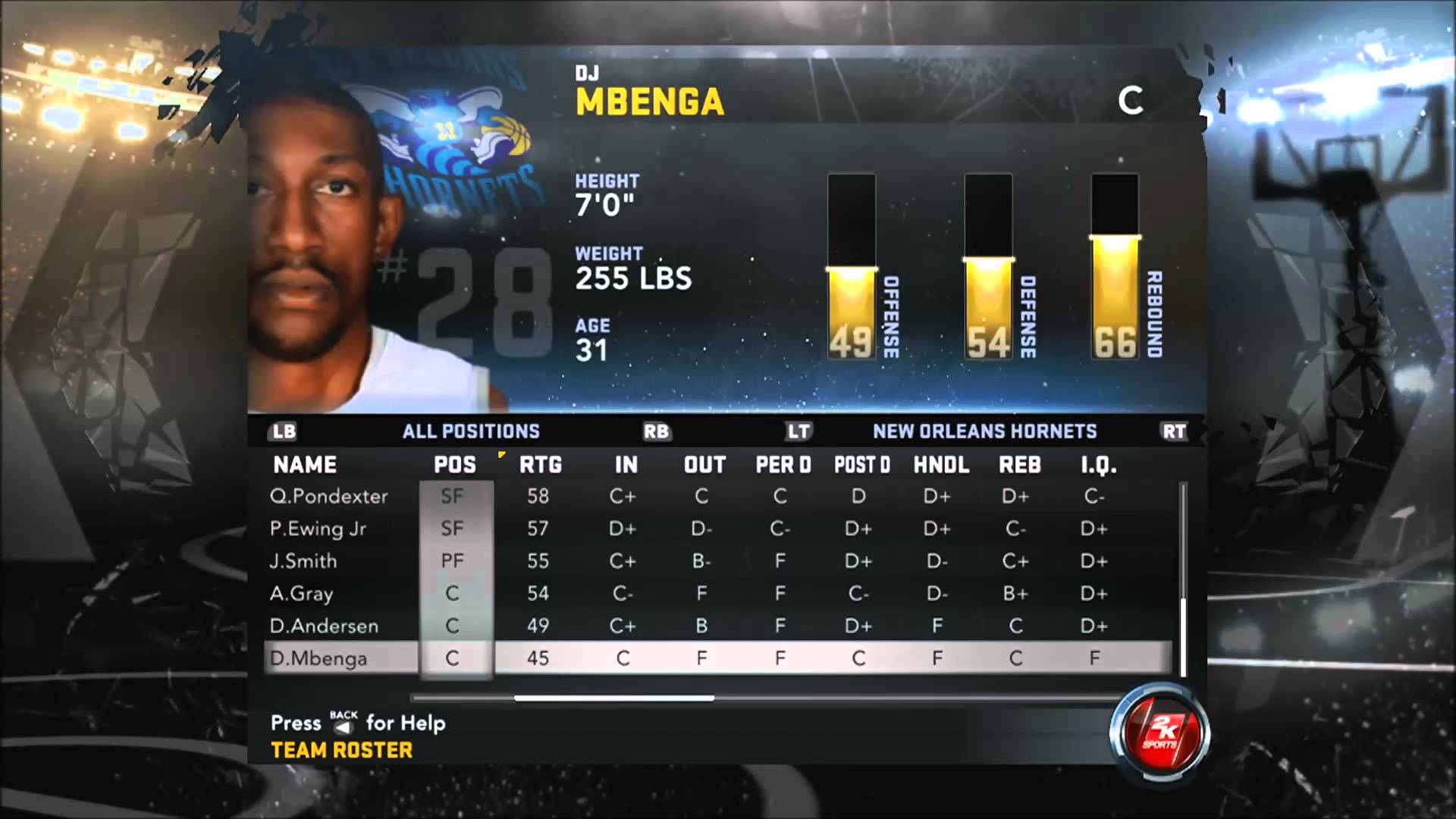Sort by the I.Q. column header
Image resolution: width=1456 pixels, height=819 pixels.
tap(1098, 465)
